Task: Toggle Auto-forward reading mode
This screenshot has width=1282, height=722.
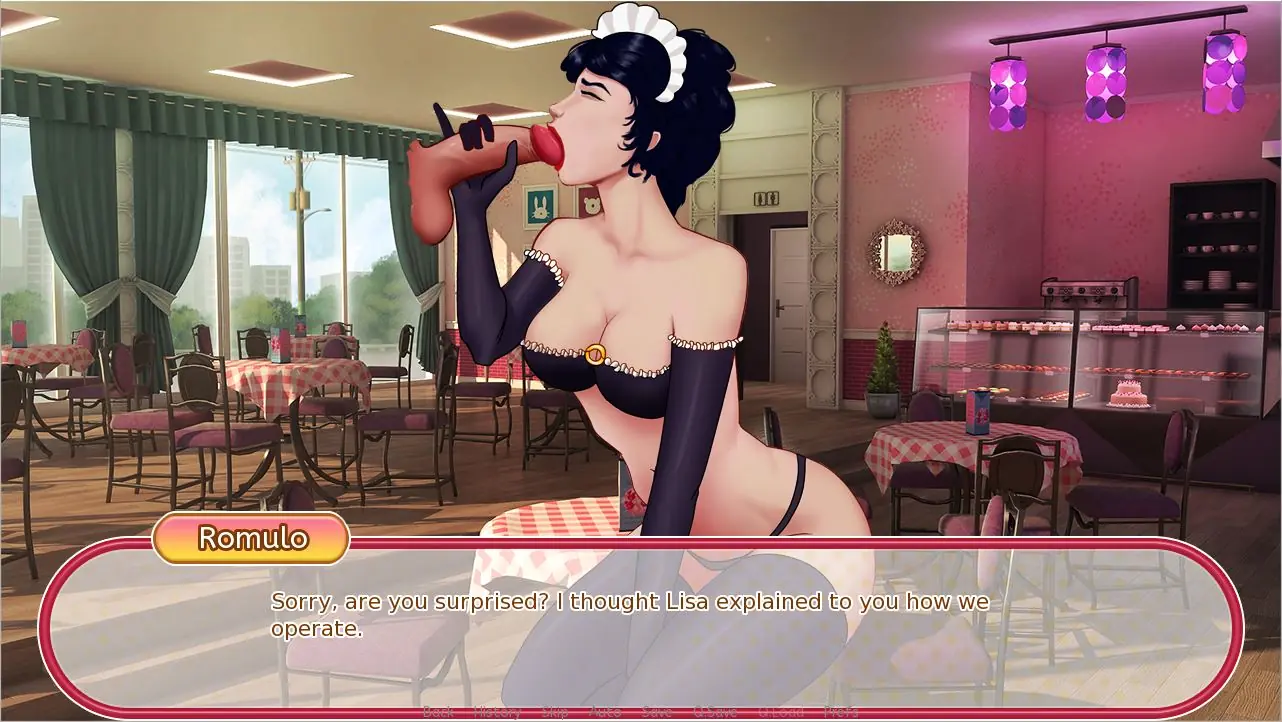Action: click(604, 711)
